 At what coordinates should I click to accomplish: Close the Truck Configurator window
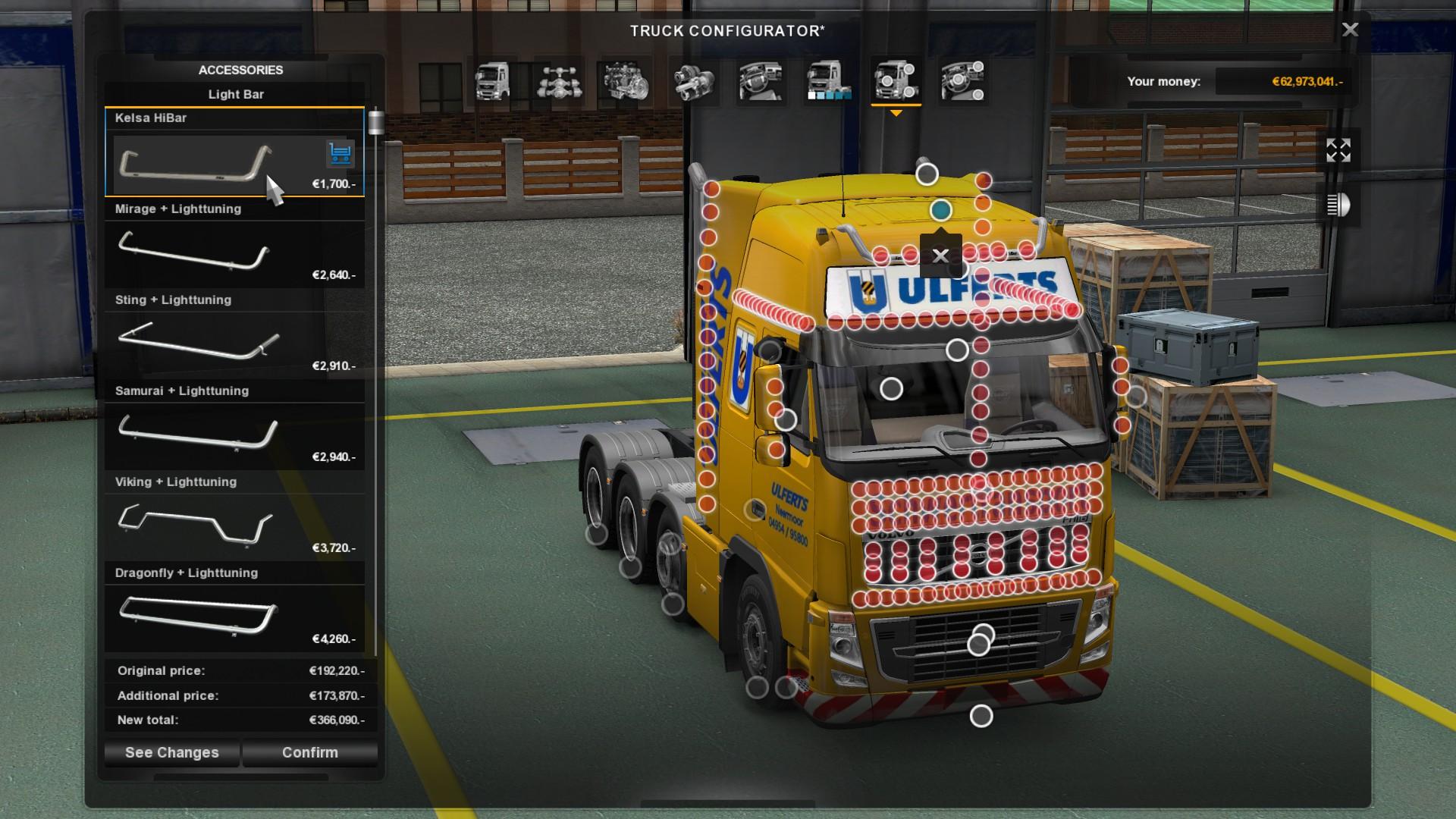tap(1350, 30)
